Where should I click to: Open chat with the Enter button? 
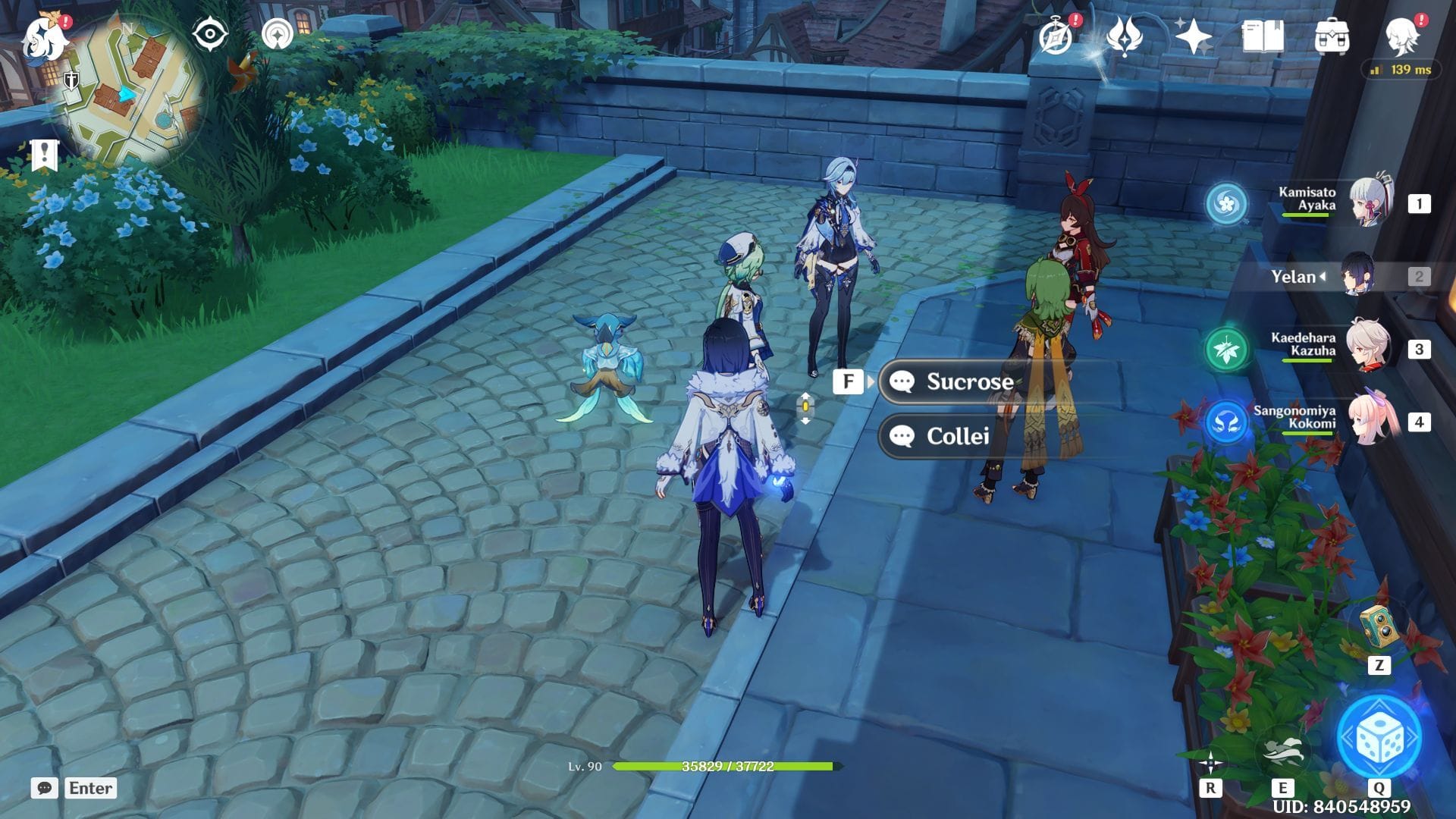[89, 788]
